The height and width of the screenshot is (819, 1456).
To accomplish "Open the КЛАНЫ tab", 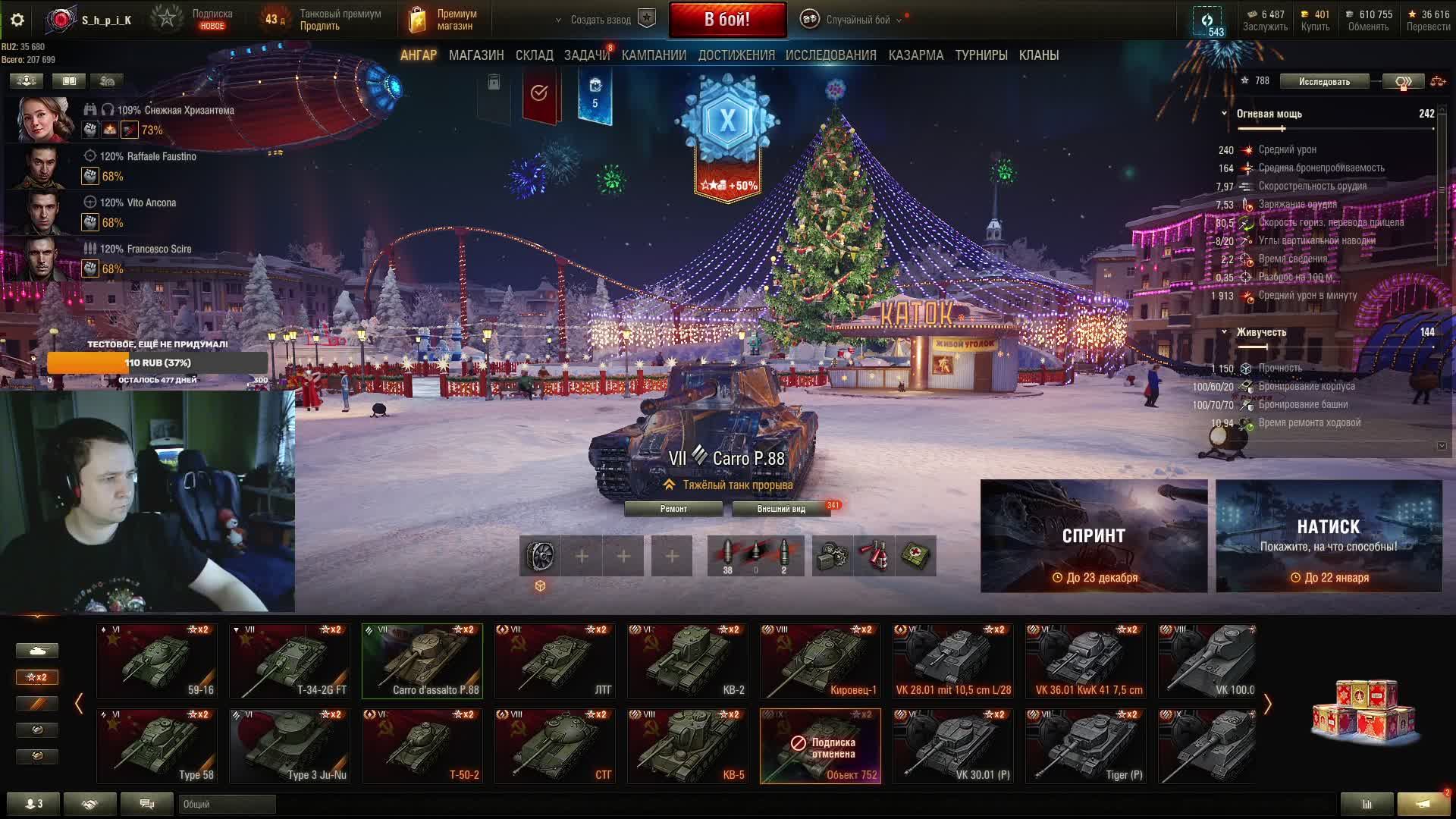I will pyautogui.click(x=1038, y=55).
